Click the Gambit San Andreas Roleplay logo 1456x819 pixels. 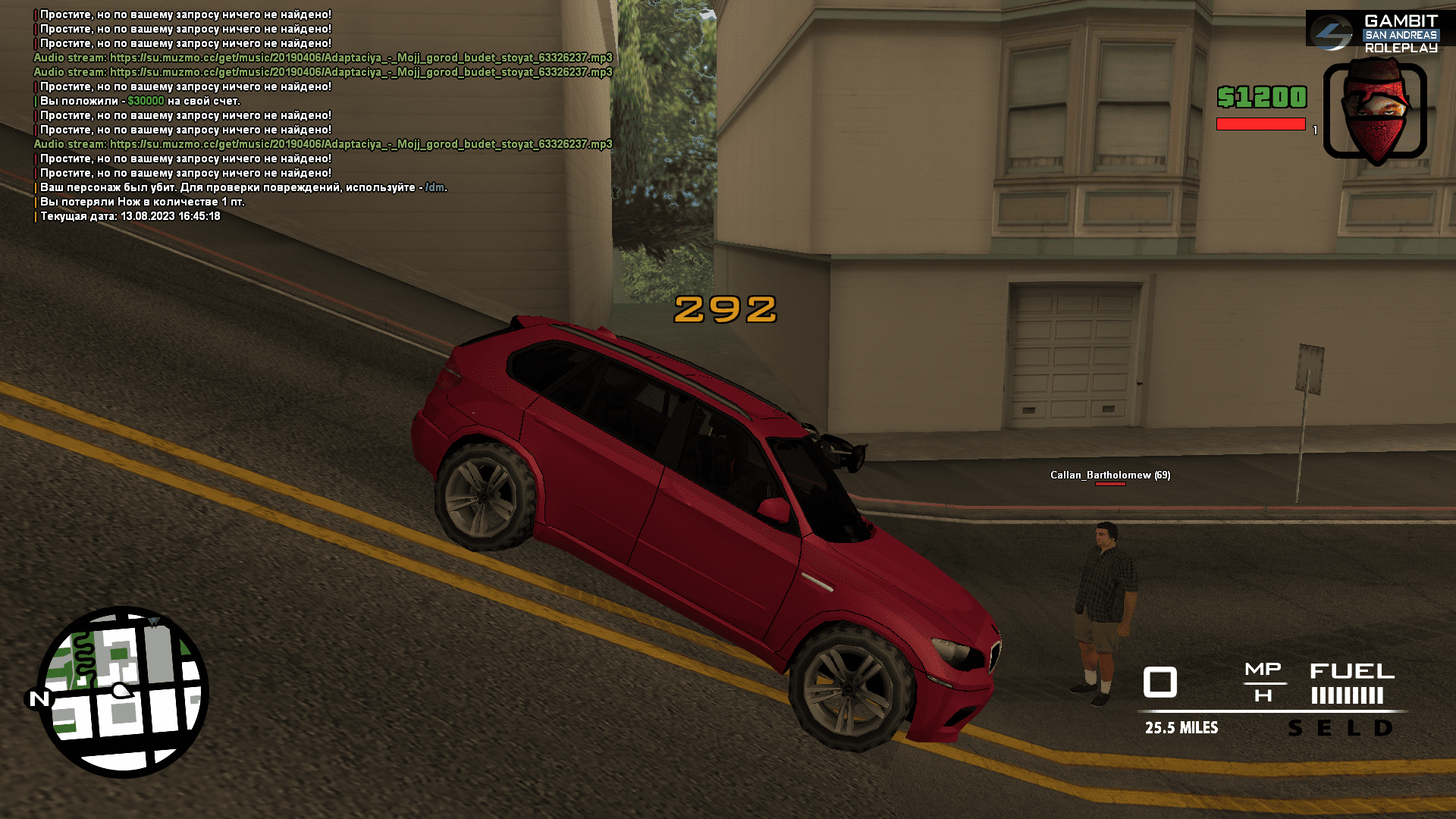[x=1379, y=33]
